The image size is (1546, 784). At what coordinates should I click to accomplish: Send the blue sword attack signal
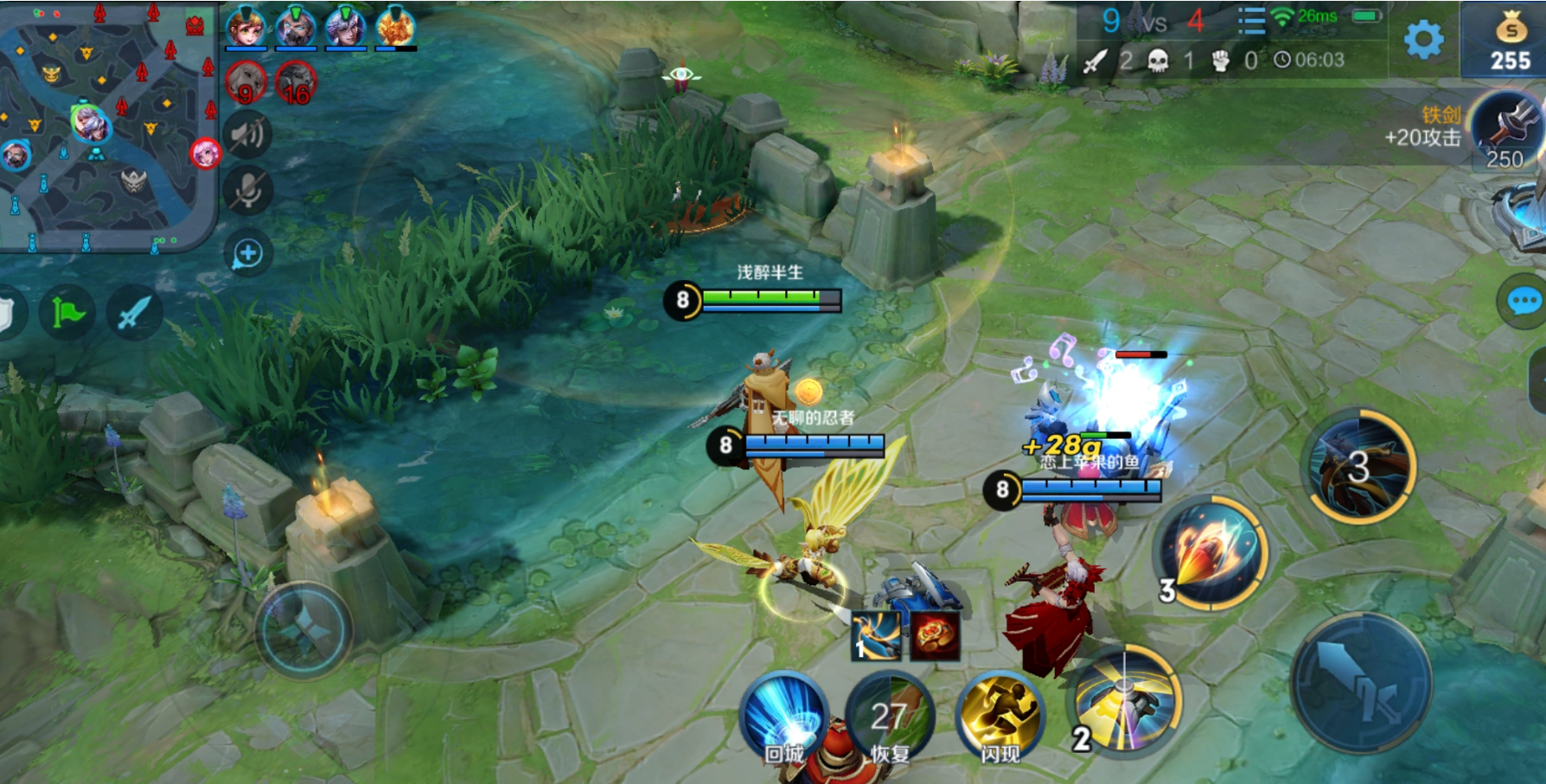pos(134,312)
